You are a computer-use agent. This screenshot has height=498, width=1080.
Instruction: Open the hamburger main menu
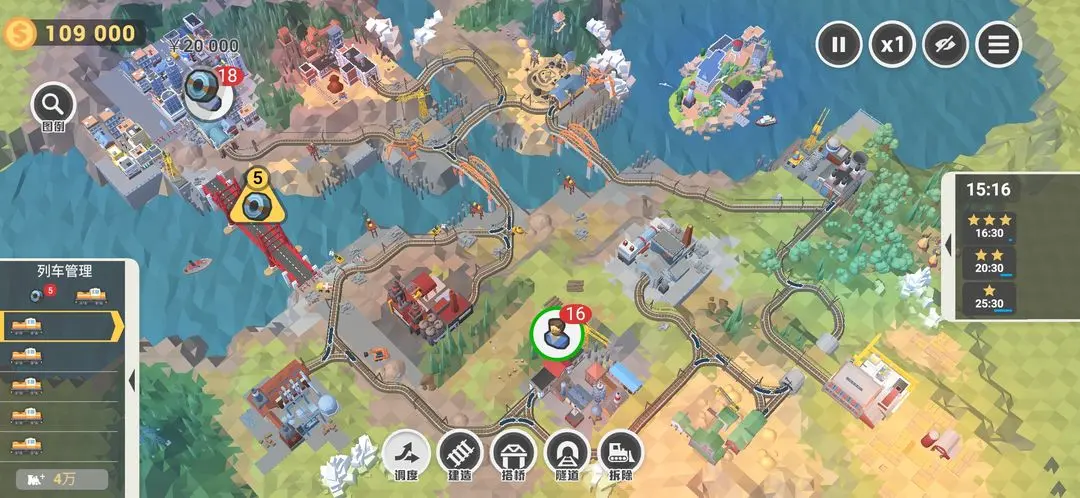[x=998, y=44]
